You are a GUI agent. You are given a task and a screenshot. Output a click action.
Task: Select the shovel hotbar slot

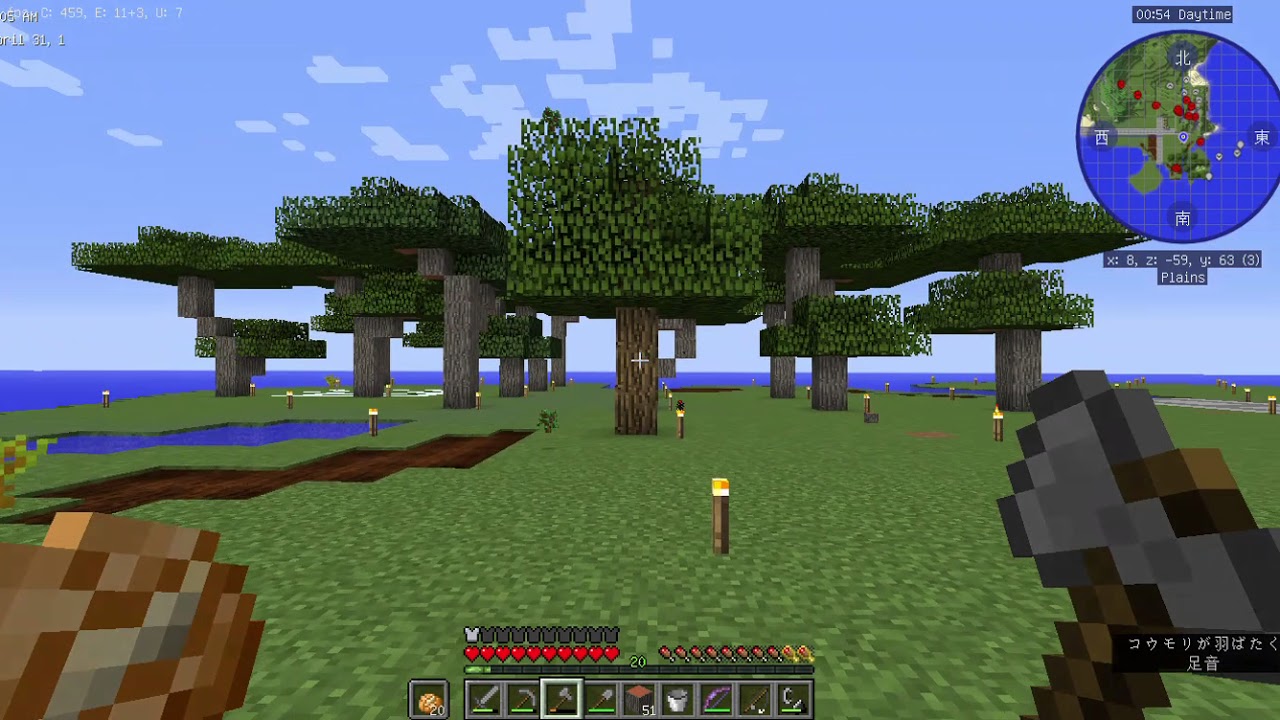(600, 698)
